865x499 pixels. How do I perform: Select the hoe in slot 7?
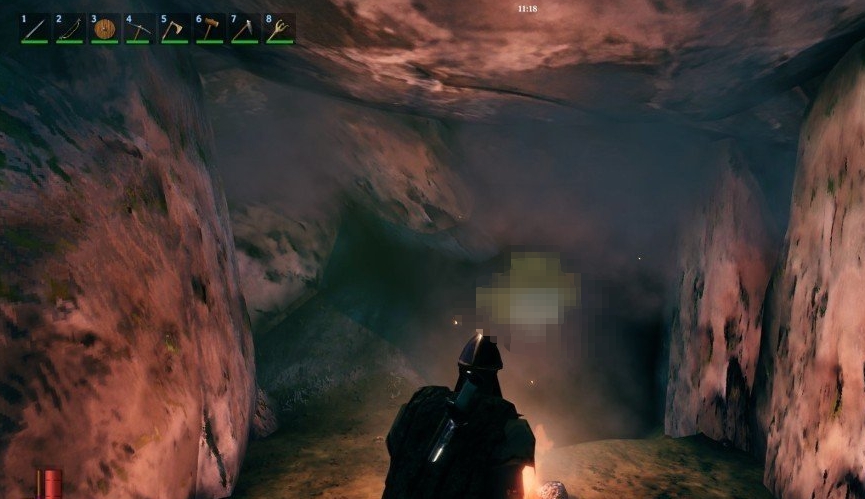coord(244,29)
